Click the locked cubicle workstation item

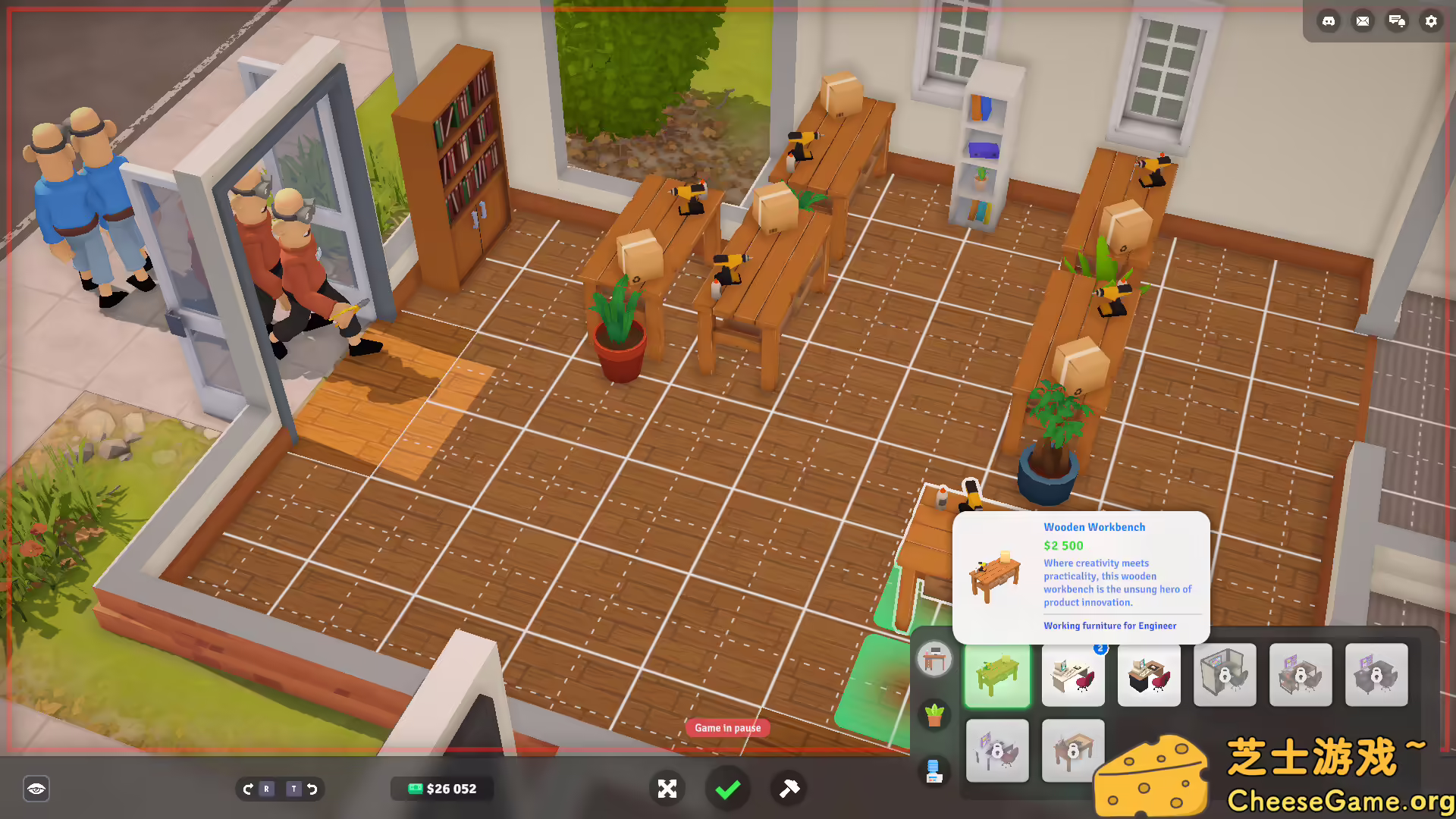(x=1225, y=675)
